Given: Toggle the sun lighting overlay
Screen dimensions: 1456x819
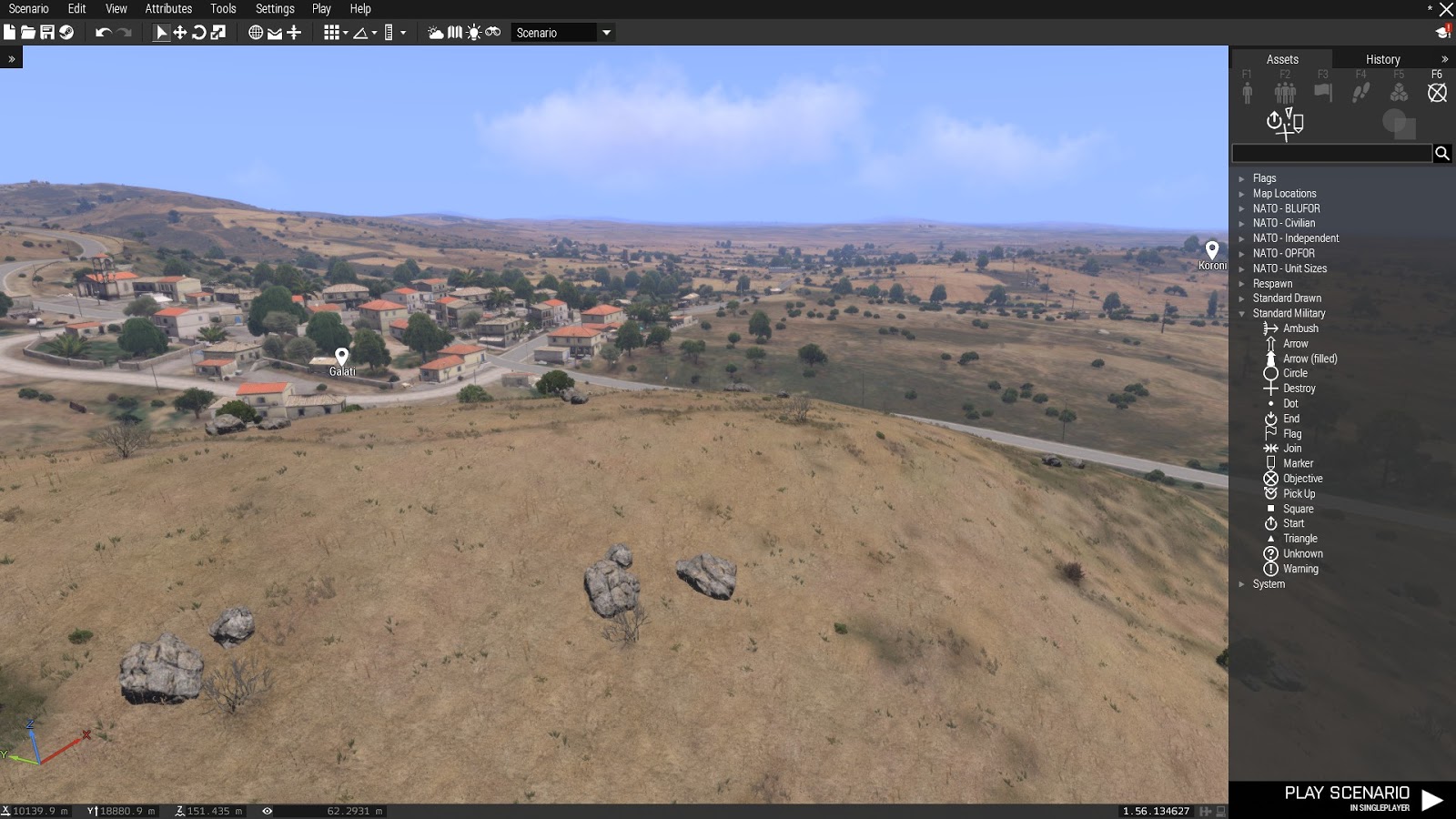Looking at the screenshot, I should (x=474, y=32).
